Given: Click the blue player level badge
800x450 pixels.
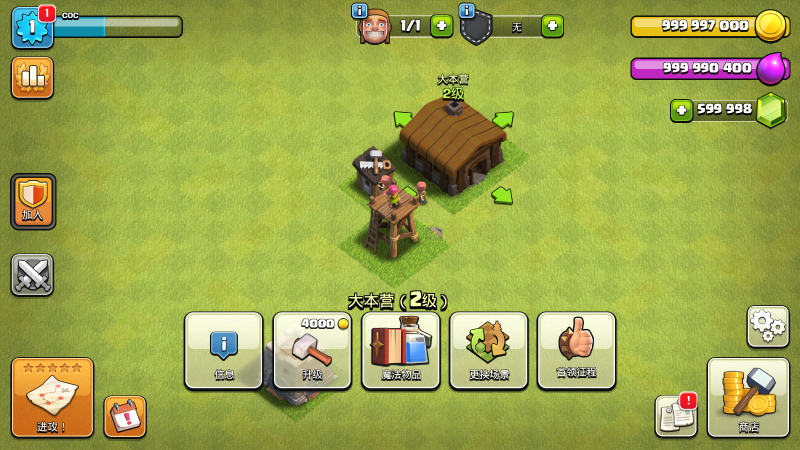Looking at the screenshot, I should 31,27.
